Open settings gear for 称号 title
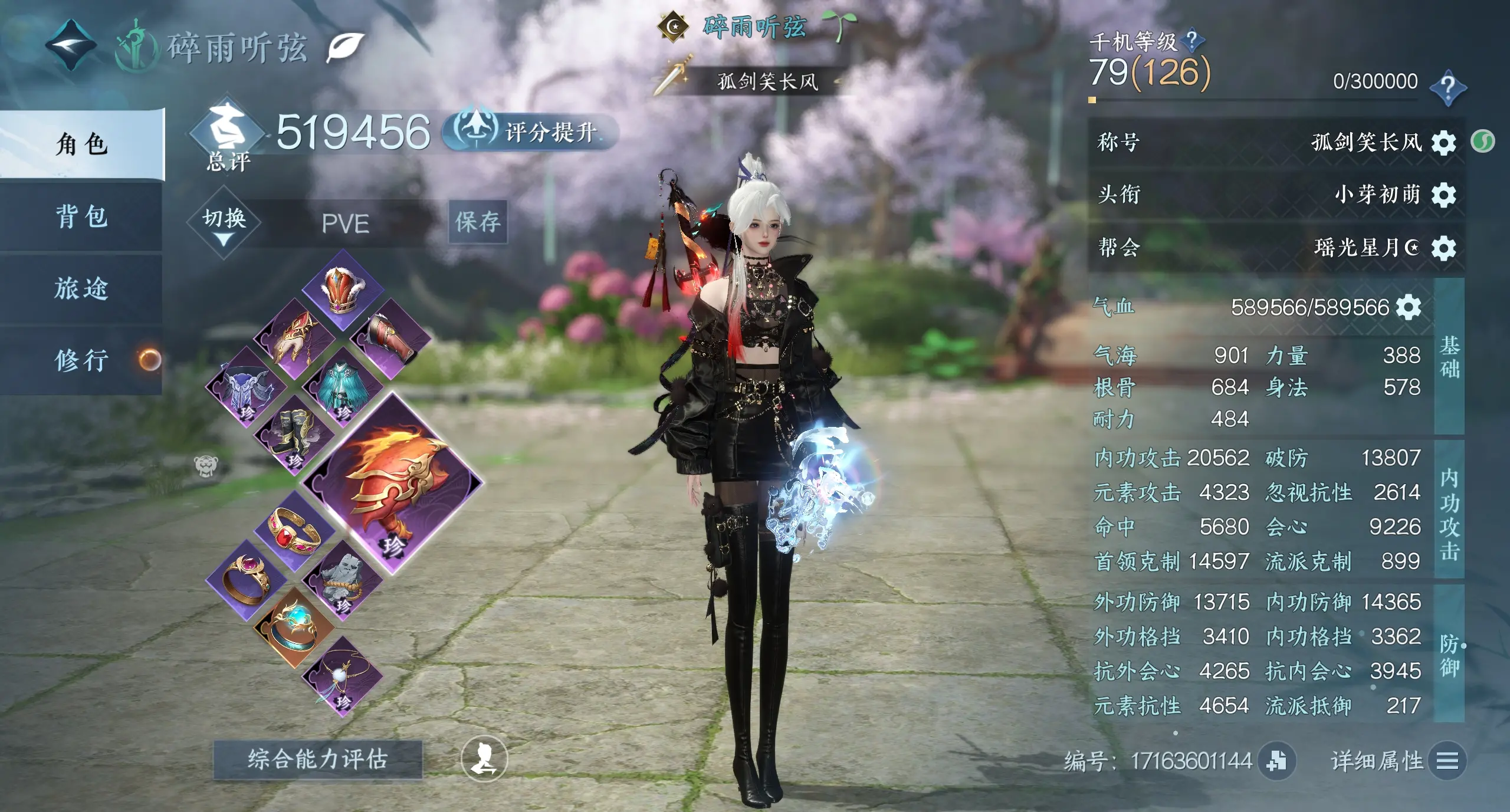Screen dimensions: 1510x812 [1443, 143]
